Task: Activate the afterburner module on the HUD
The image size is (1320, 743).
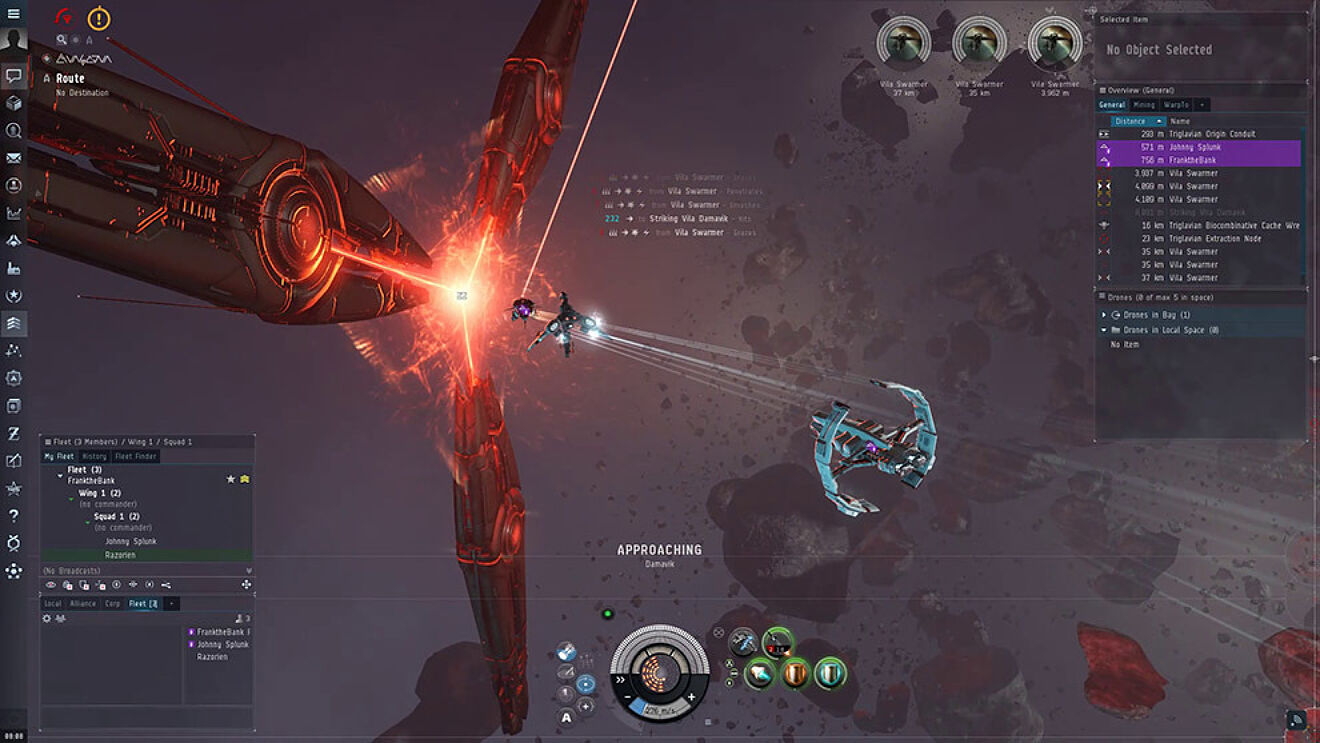Action: (760, 672)
